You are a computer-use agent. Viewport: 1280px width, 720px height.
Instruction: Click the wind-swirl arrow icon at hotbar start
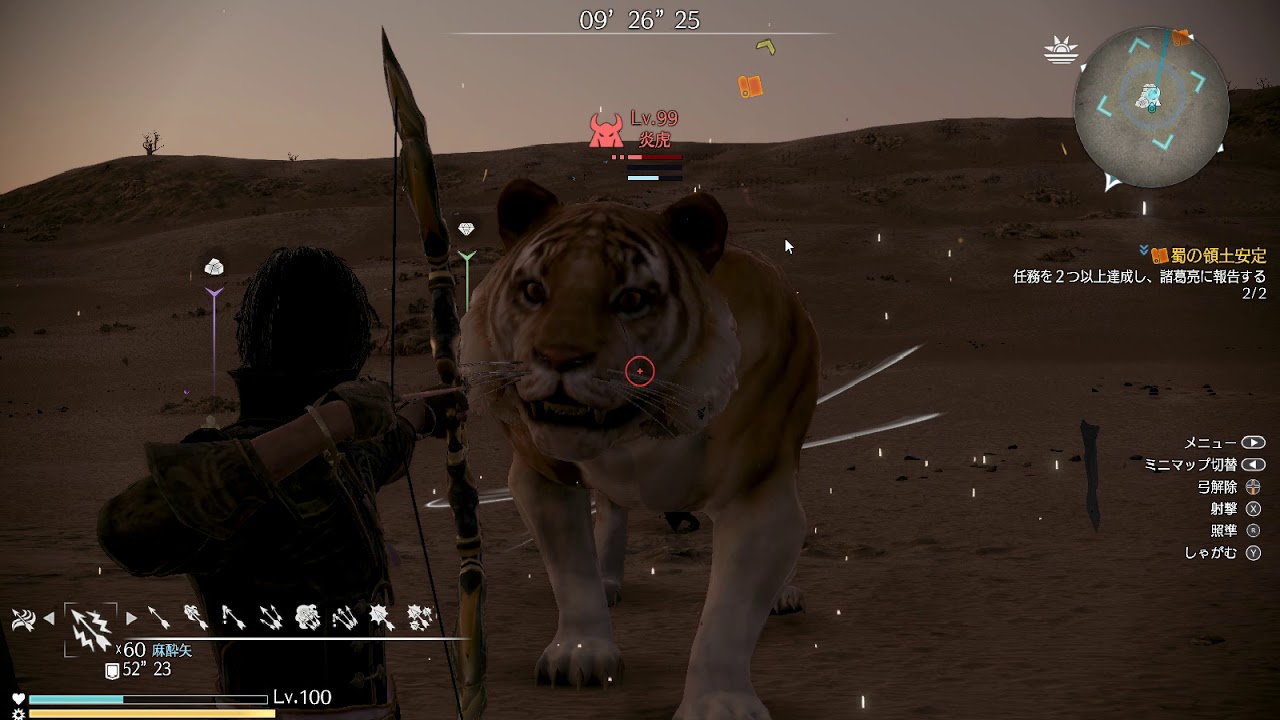click(22, 620)
